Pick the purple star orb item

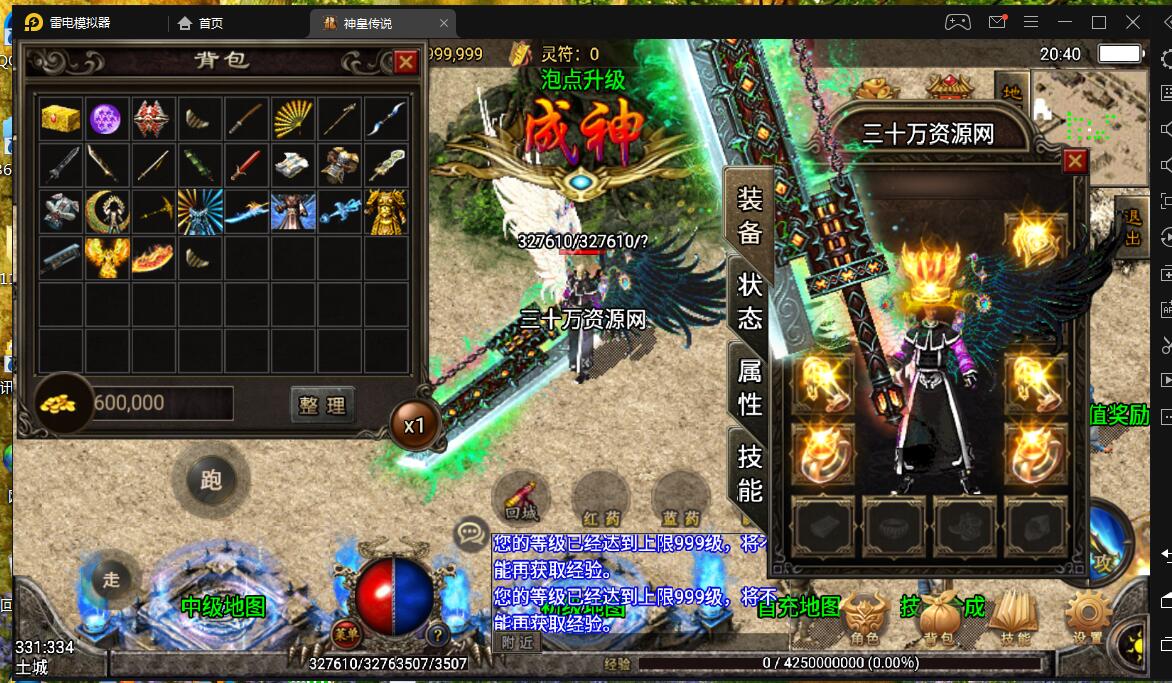pos(107,119)
